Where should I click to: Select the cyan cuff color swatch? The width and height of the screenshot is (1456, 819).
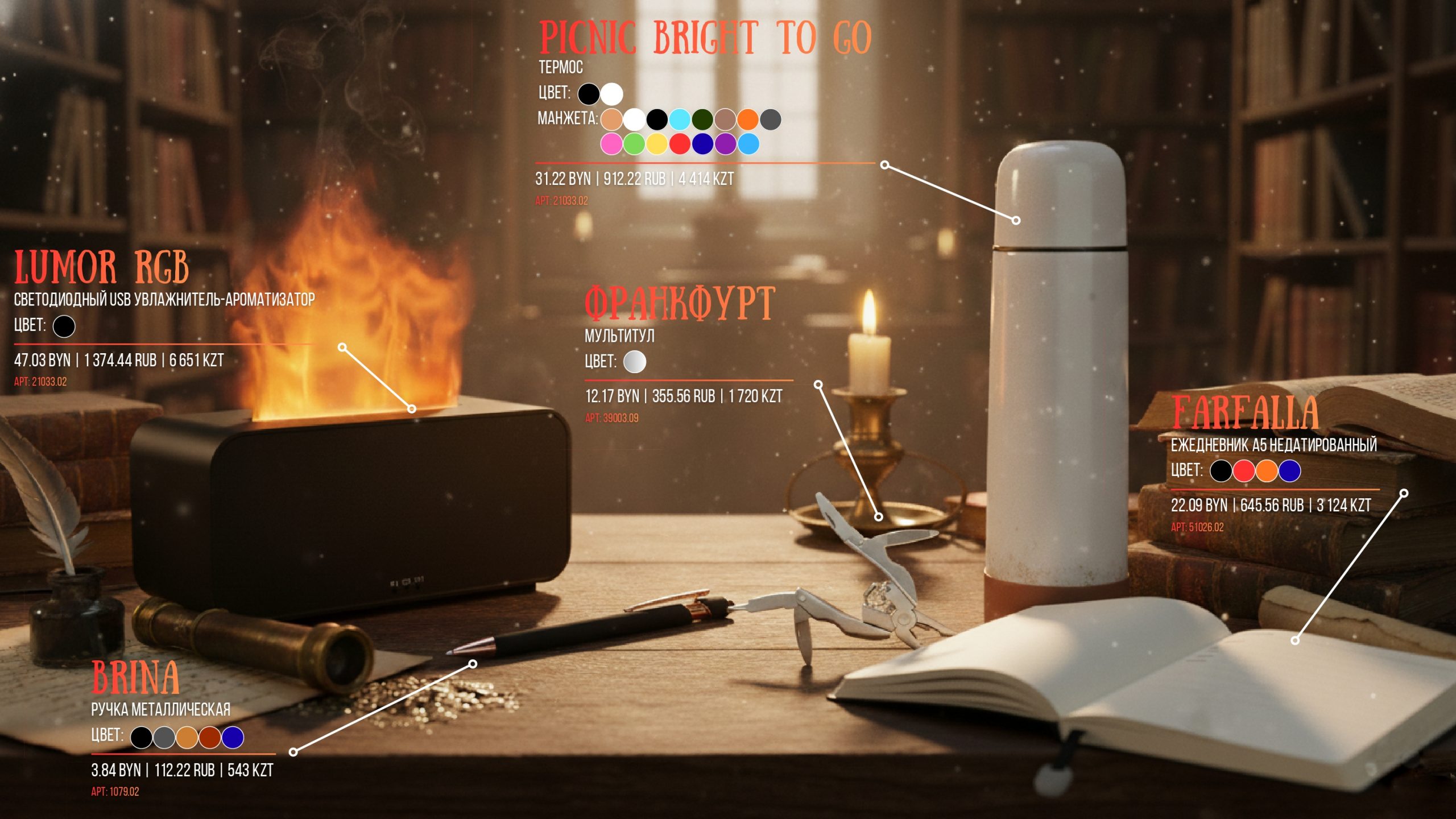coord(680,119)
